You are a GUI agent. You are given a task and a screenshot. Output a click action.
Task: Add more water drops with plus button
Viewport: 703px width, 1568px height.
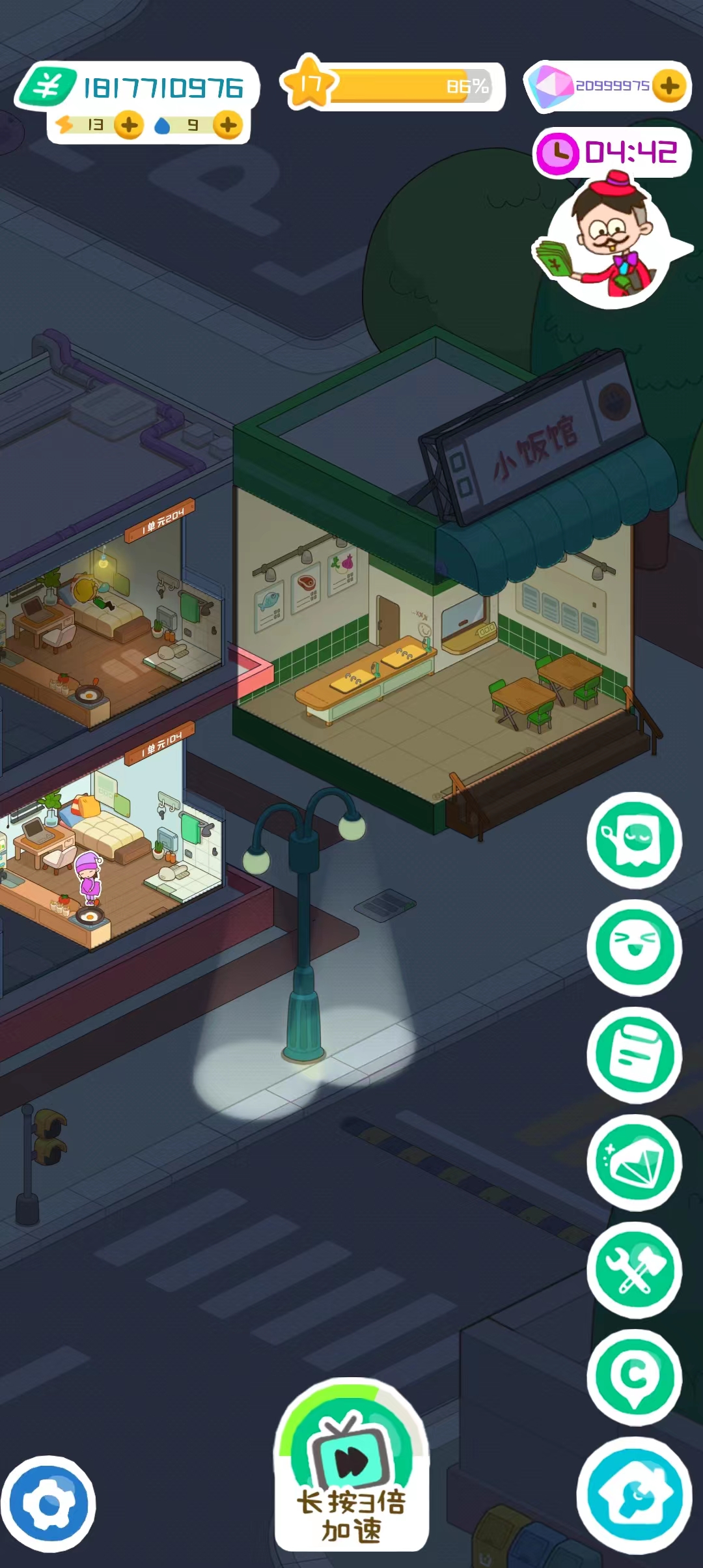[x=228, y=125]
